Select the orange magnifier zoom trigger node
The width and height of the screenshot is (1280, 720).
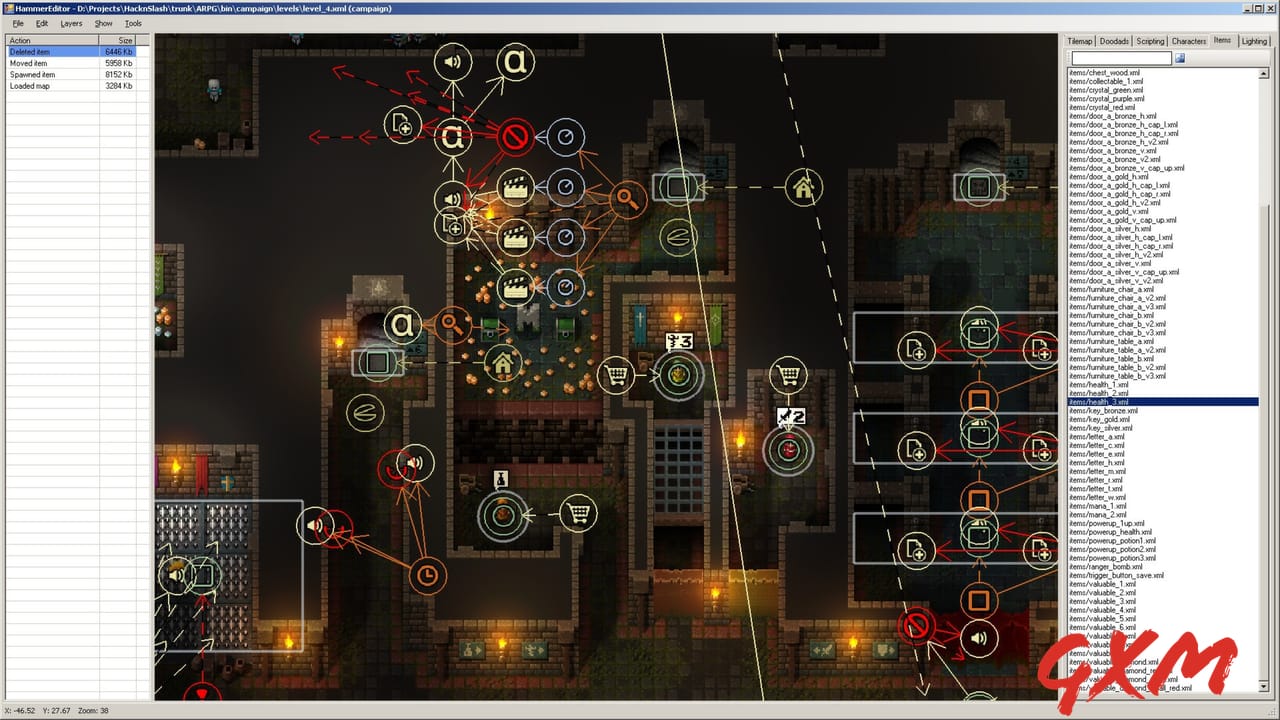pos(627,199)
